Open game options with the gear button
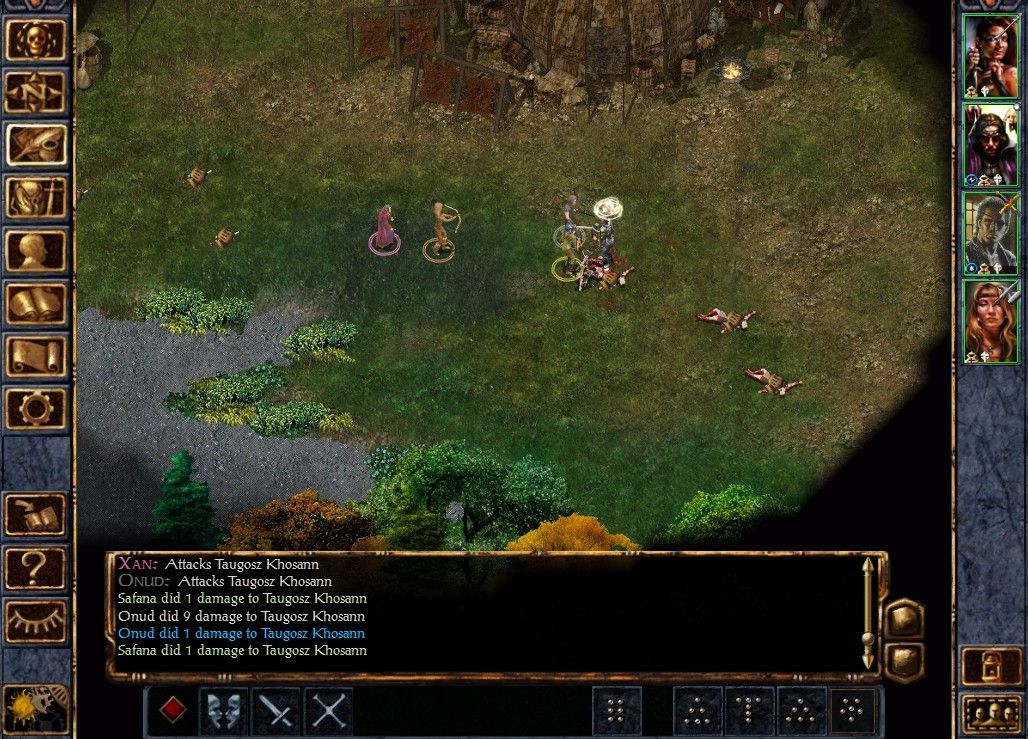Image resolution: width=1028 pixels, height=739 pixels. 36,409
